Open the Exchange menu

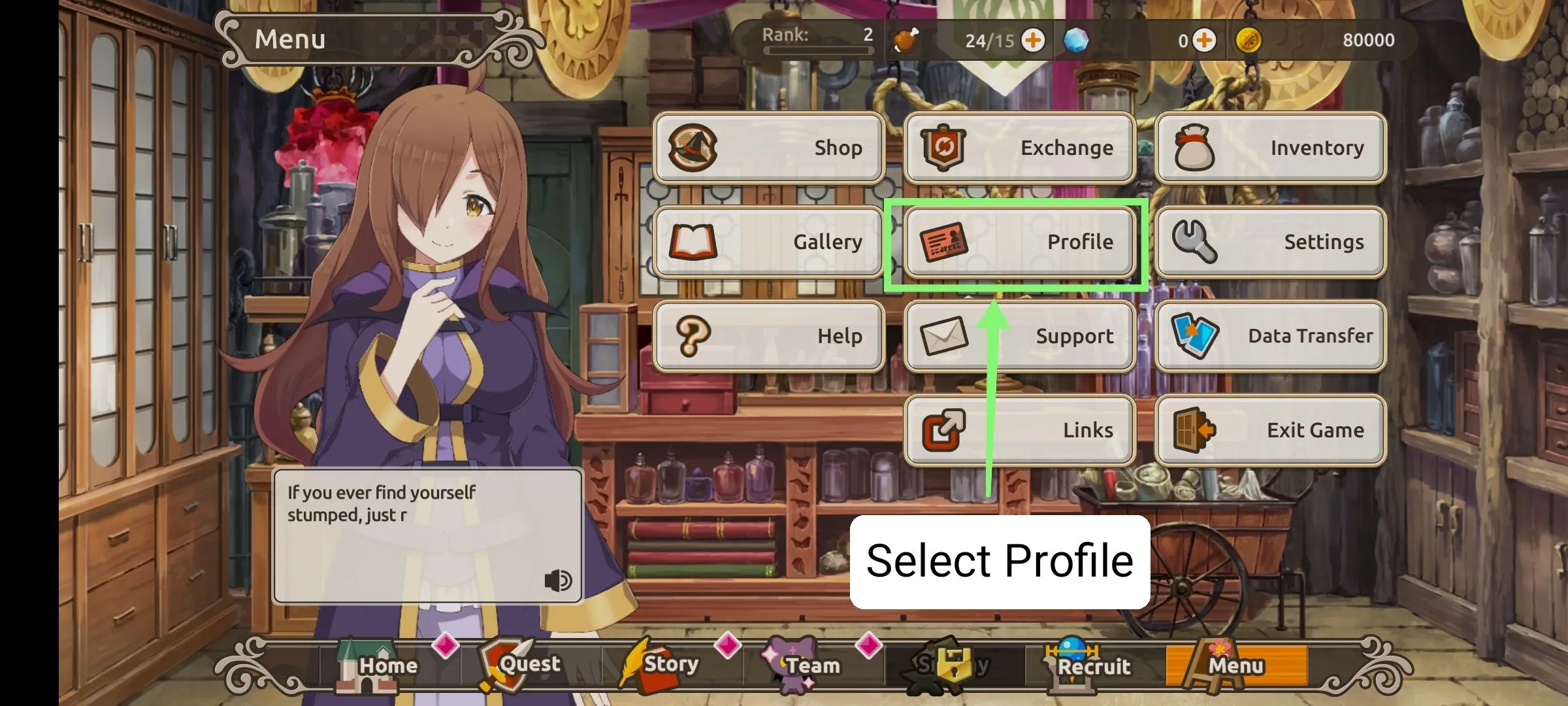click(1019, 148)
